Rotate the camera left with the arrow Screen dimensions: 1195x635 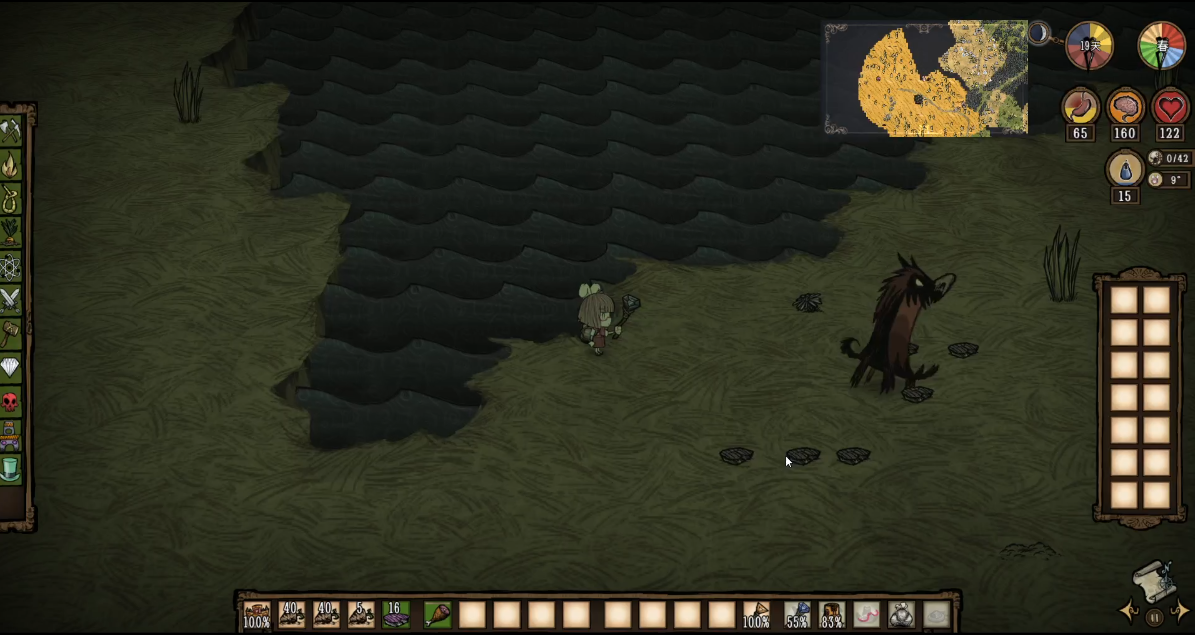1129,612
